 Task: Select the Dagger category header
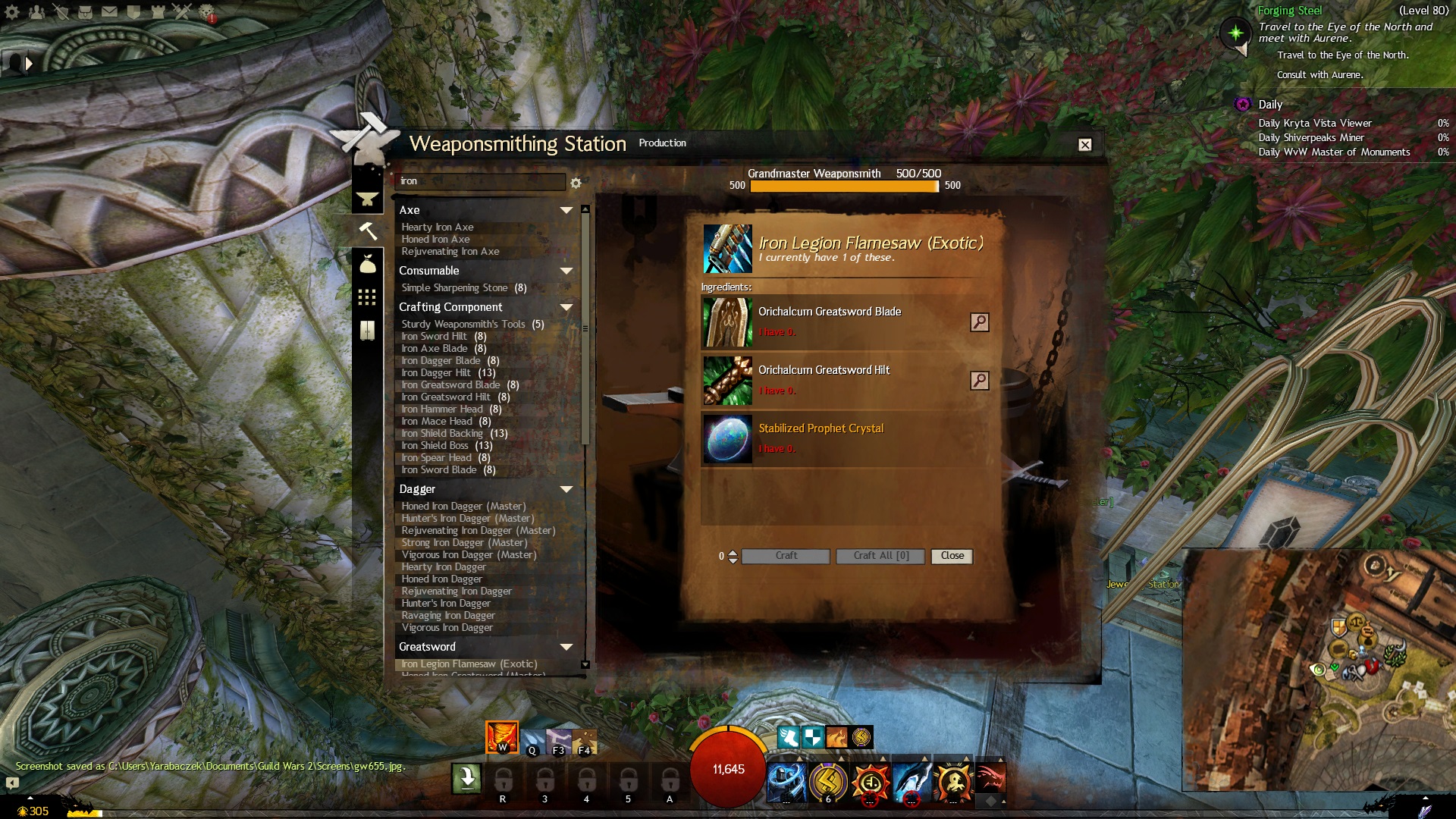(417, 489)
